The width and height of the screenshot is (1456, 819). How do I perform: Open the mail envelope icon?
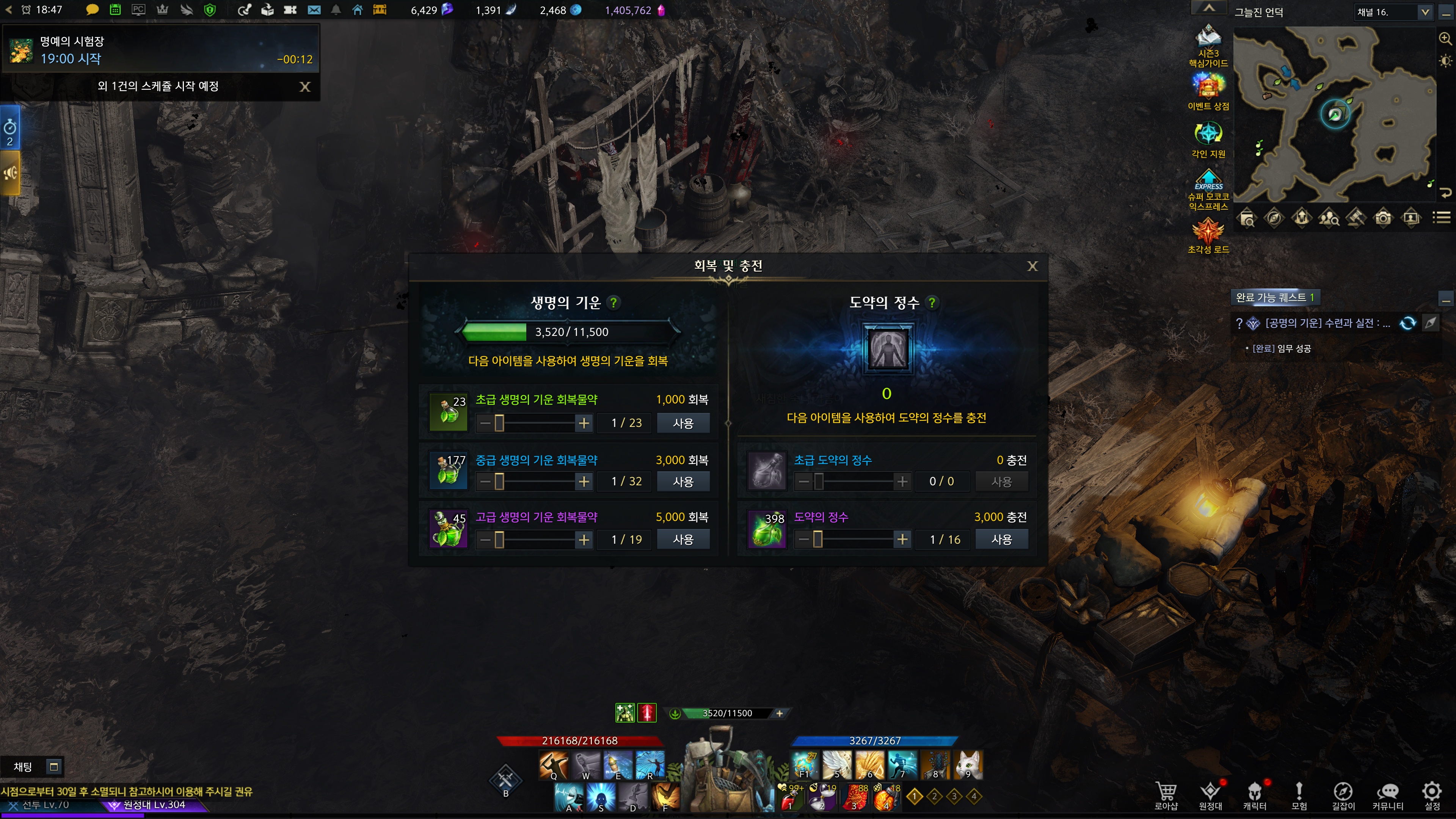[x=314, y=10]
